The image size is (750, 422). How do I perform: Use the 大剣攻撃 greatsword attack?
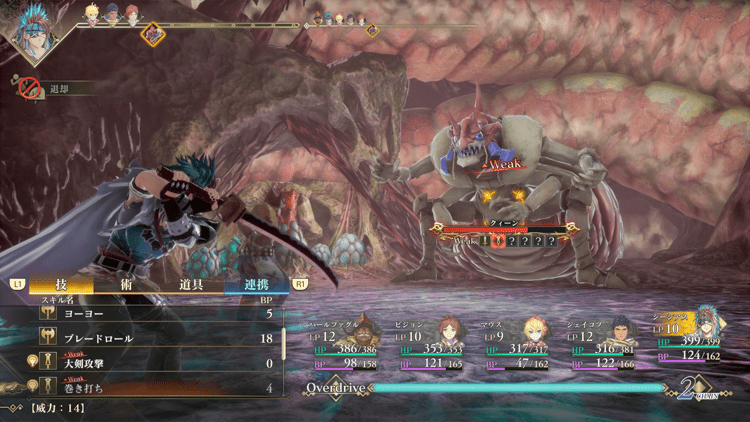tap(150, 362)
